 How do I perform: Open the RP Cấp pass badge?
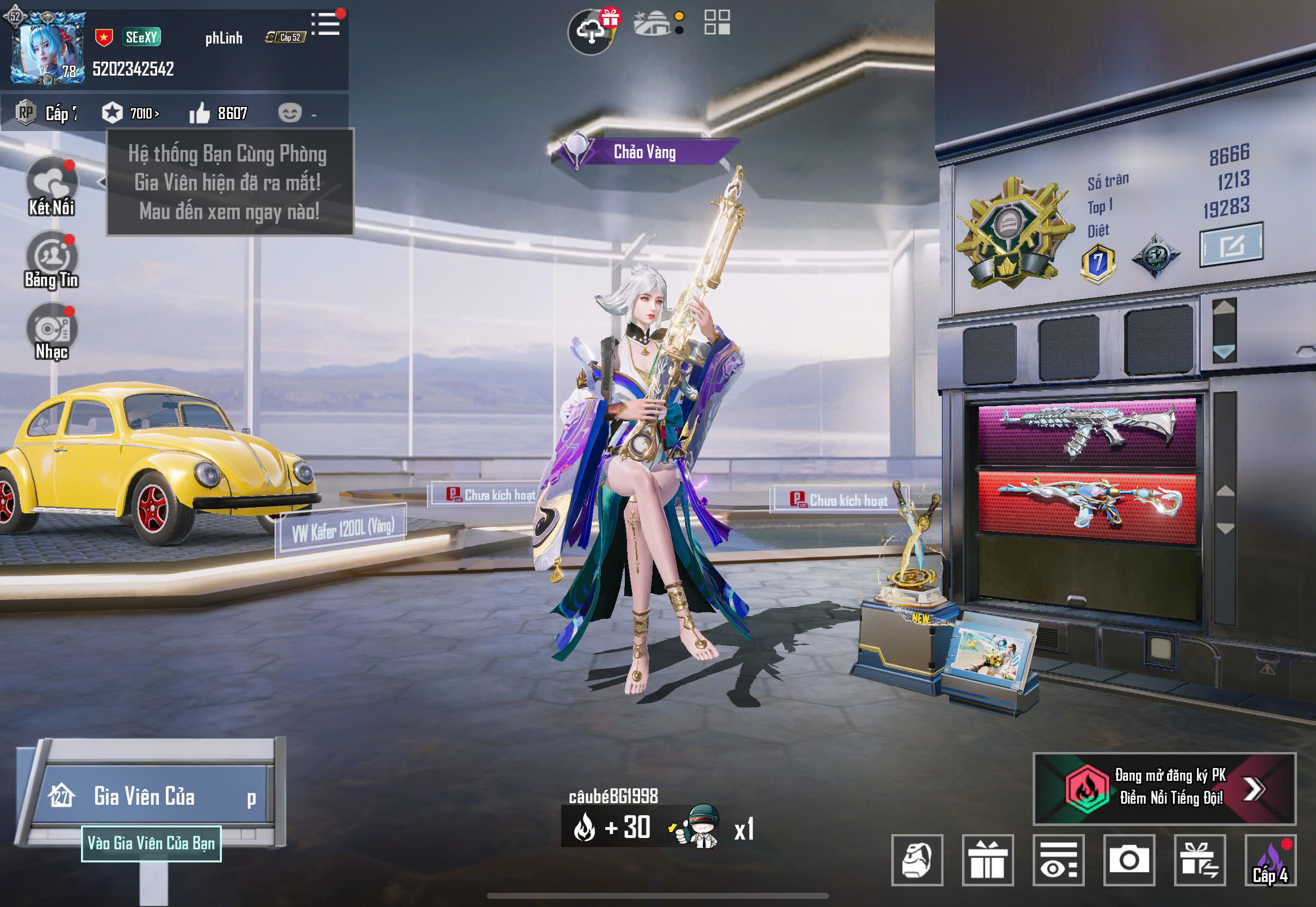tap(46, 113)
